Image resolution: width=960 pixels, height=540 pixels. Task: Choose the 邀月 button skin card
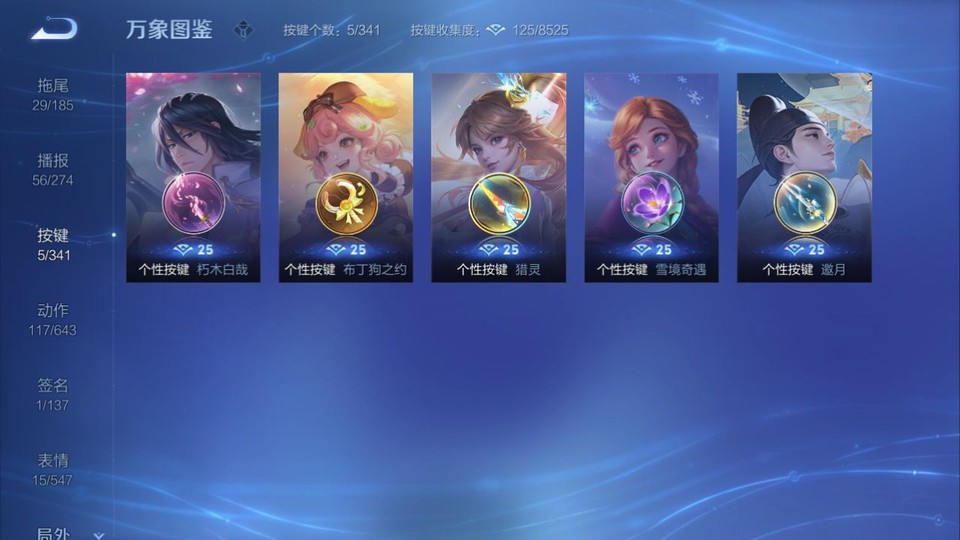point(804,177)
